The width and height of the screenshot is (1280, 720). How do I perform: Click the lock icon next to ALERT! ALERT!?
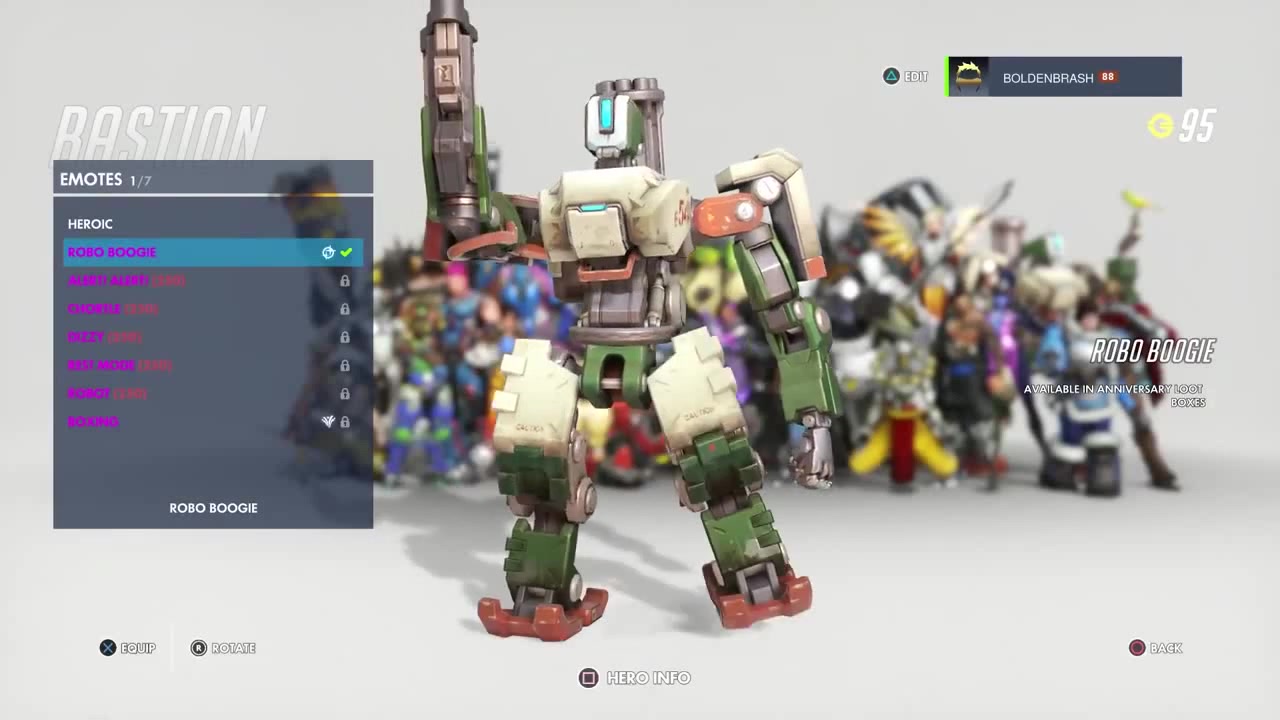[345, 281]
